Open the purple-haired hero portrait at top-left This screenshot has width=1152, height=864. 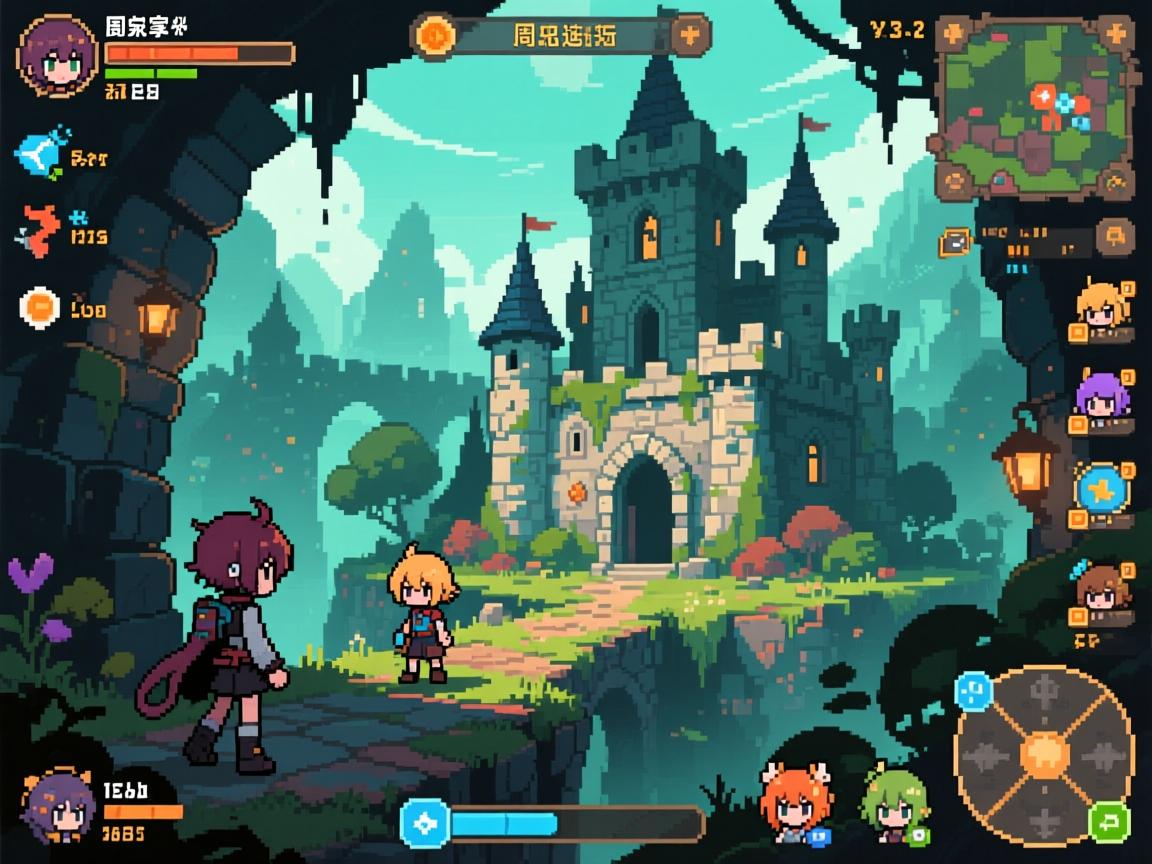58,57
